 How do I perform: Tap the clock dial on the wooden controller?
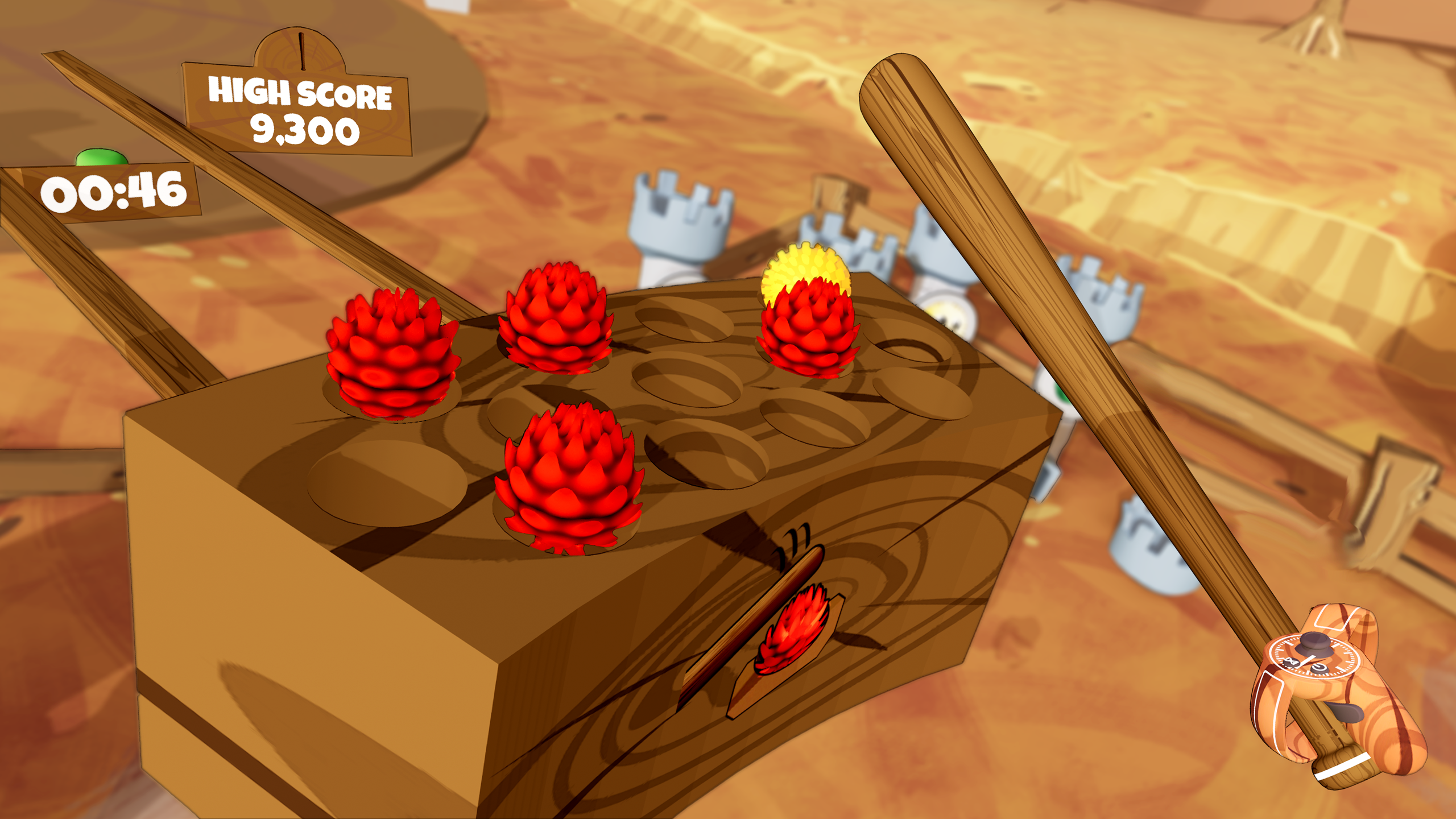[1313, 654]
